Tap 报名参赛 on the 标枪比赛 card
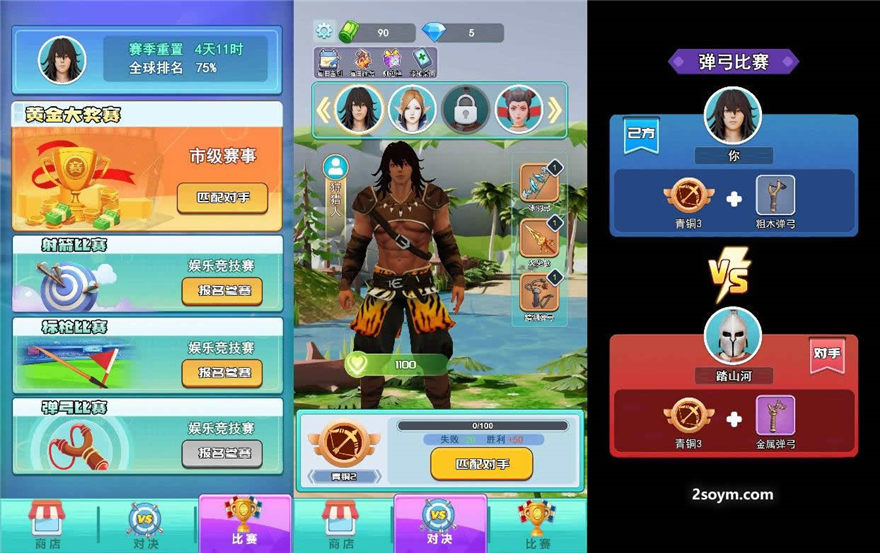This screenshot has height=553, width=880. point(222,372)
